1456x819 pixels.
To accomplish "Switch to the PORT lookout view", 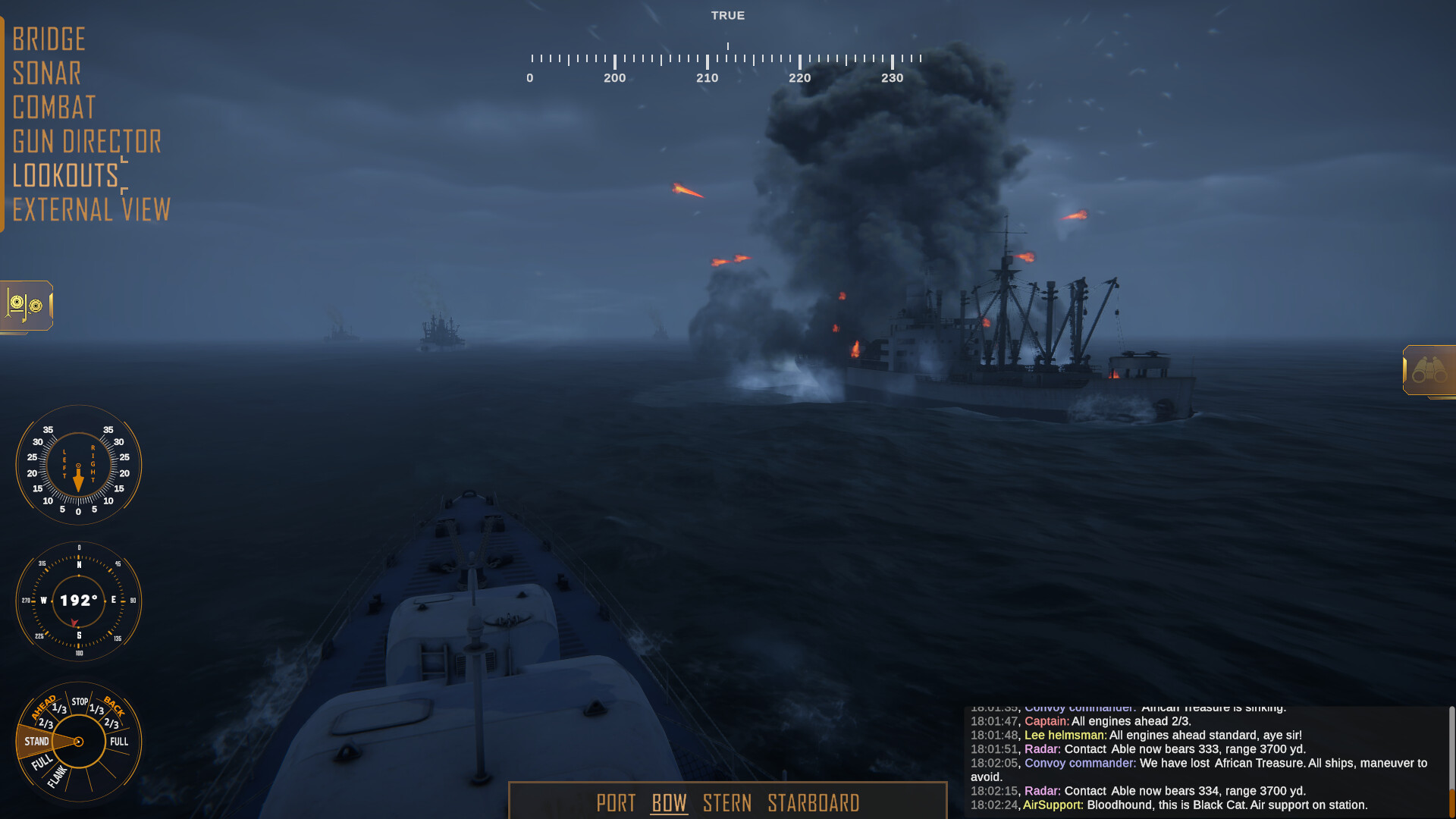I will [x=617, y=803].
